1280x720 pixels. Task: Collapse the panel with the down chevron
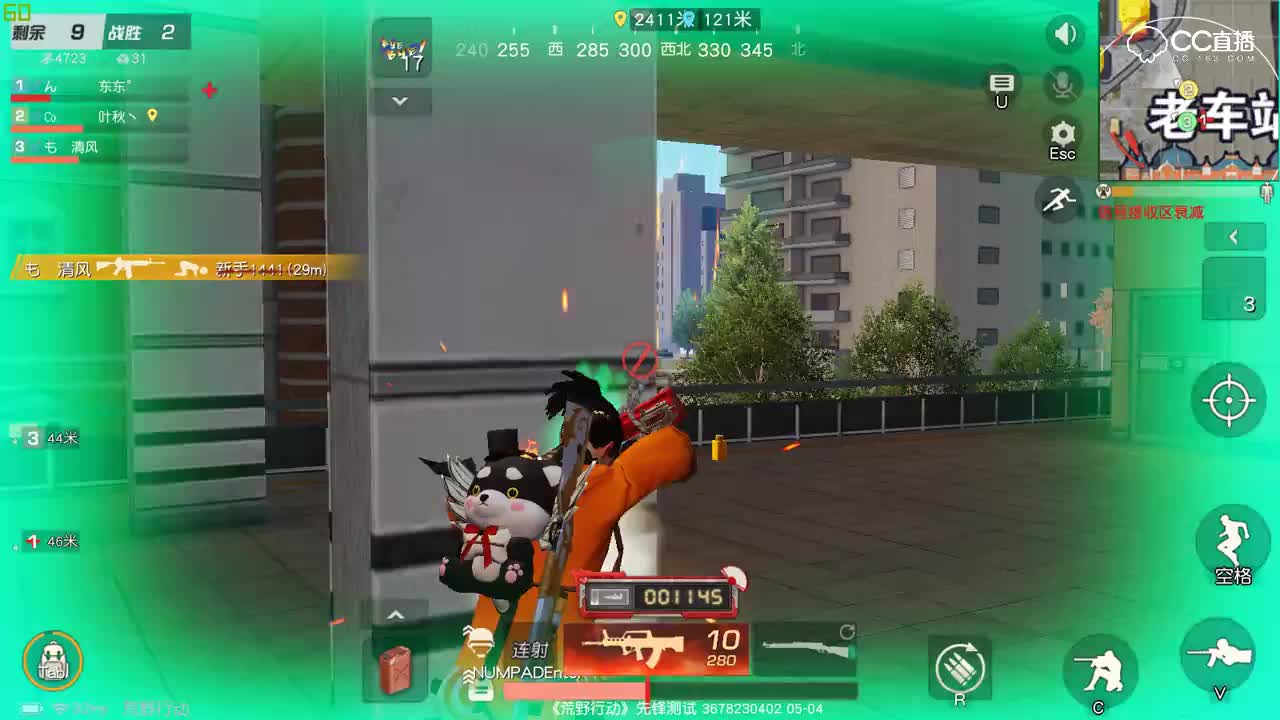(x=400, y=101)
